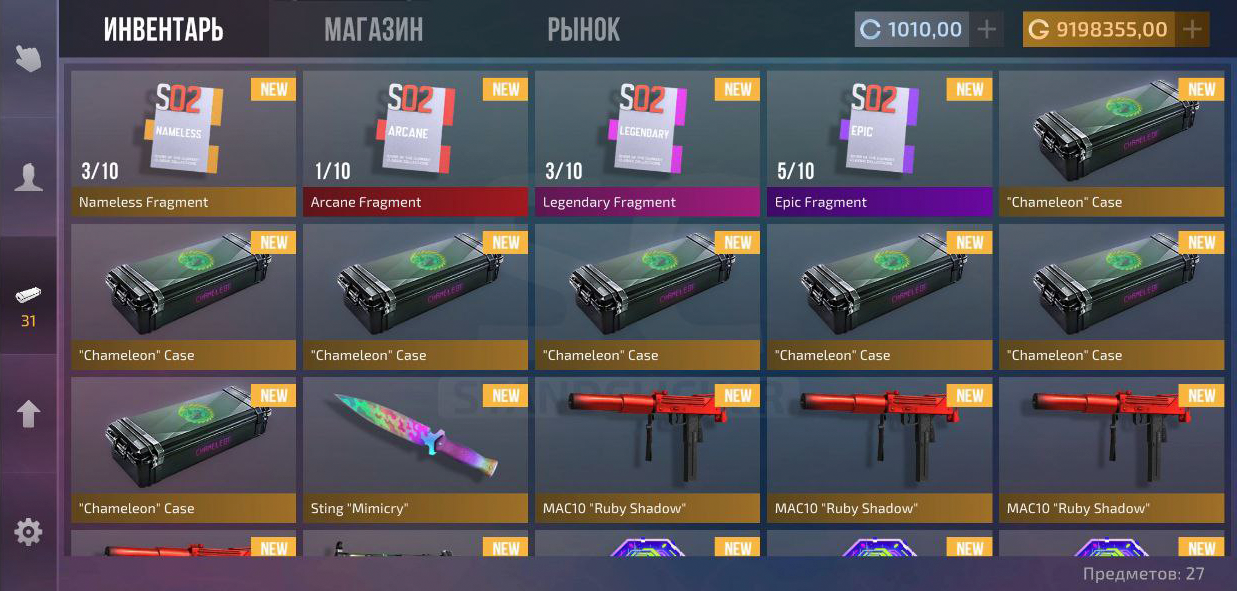The width and height of the screenshot is (1237, 591).
Task: Add silver coins with the plus button
Action: (x=987, y=30)
